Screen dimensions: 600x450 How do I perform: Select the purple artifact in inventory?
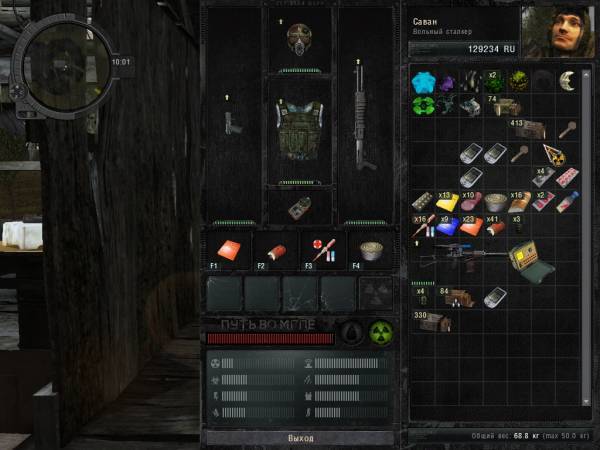coord(446,80)
